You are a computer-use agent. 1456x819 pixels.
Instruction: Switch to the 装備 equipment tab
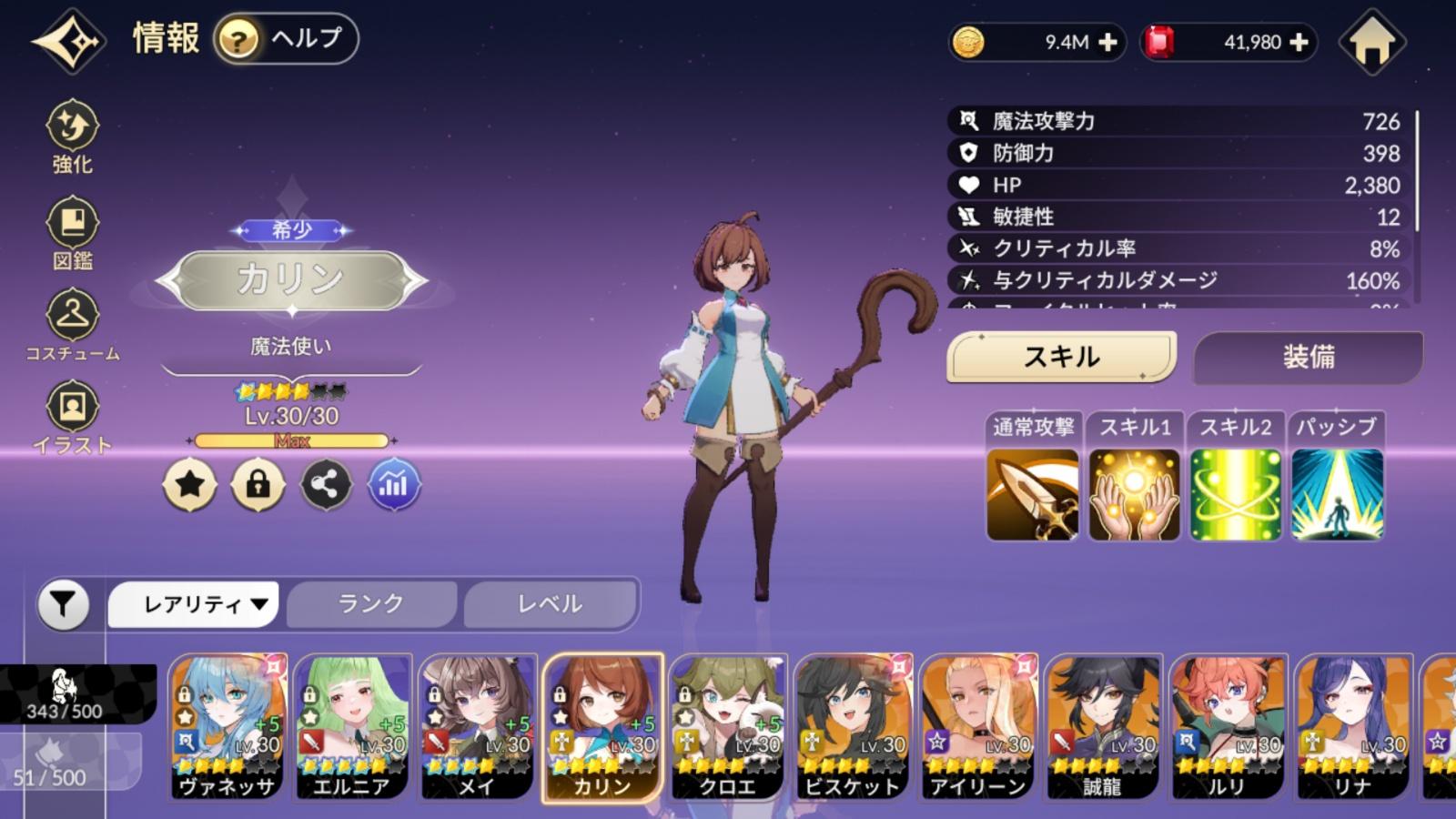point(1308,357)
